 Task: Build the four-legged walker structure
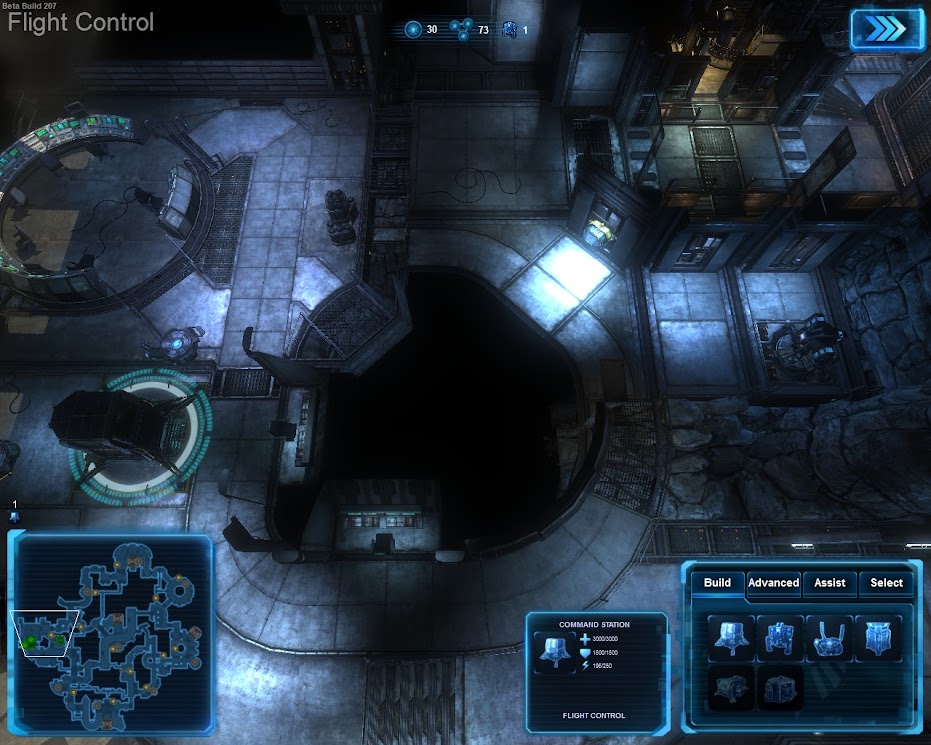[x=780, y=639]
